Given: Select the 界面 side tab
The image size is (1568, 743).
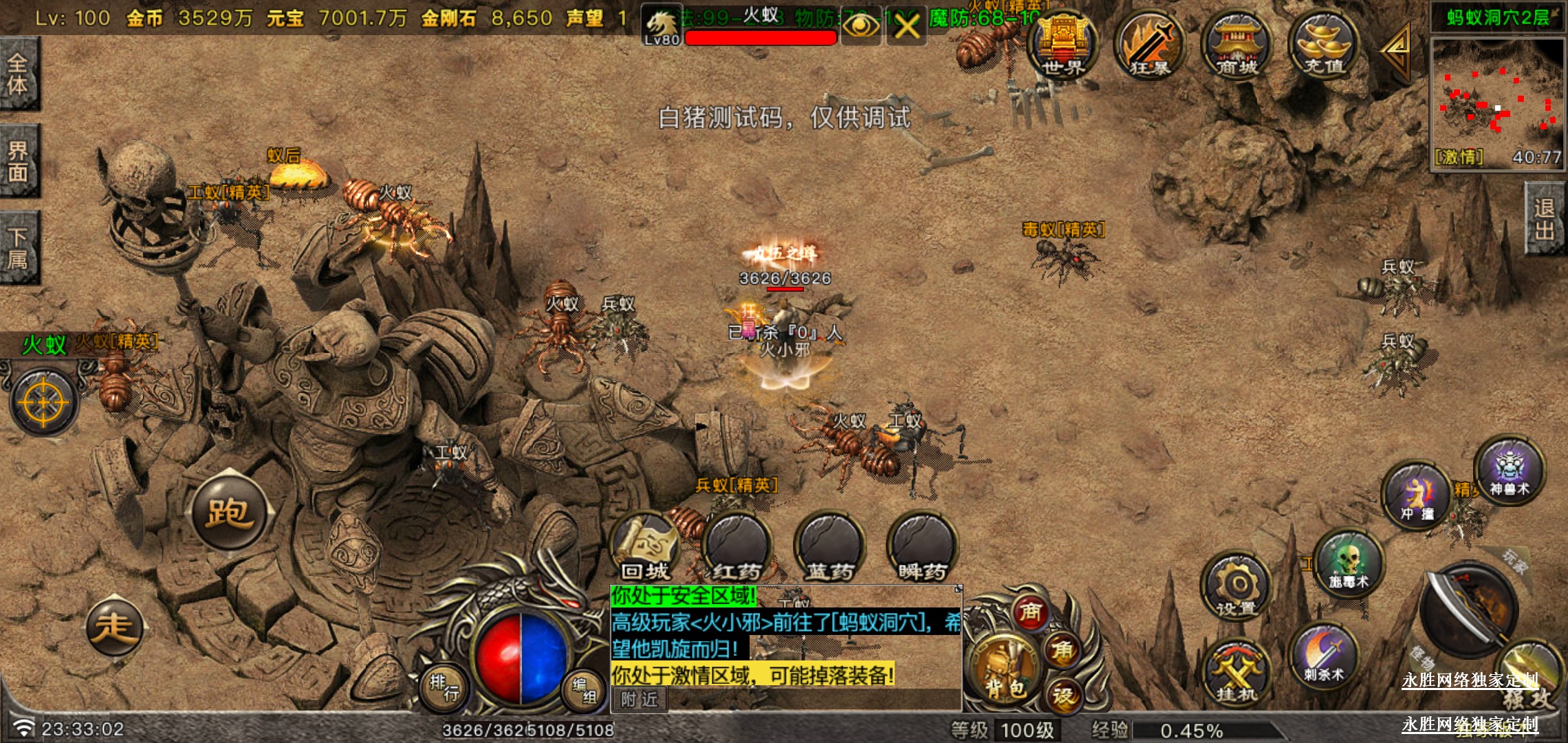Looking at the screenshot, I should point(19,162).
